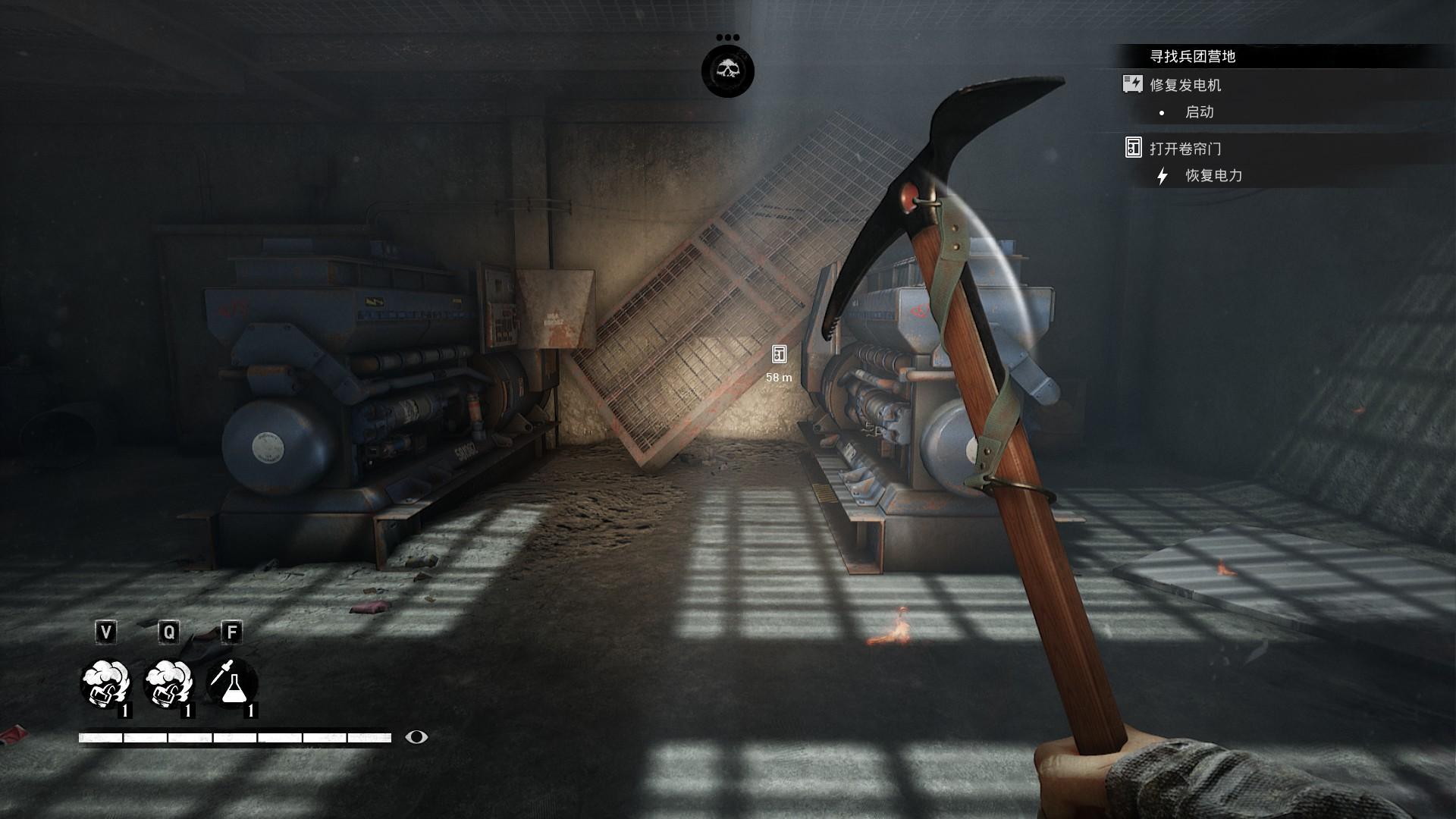Click the skull emblem at top center
This screenshot has width=1456, height=819.
[x=727, y=71]
